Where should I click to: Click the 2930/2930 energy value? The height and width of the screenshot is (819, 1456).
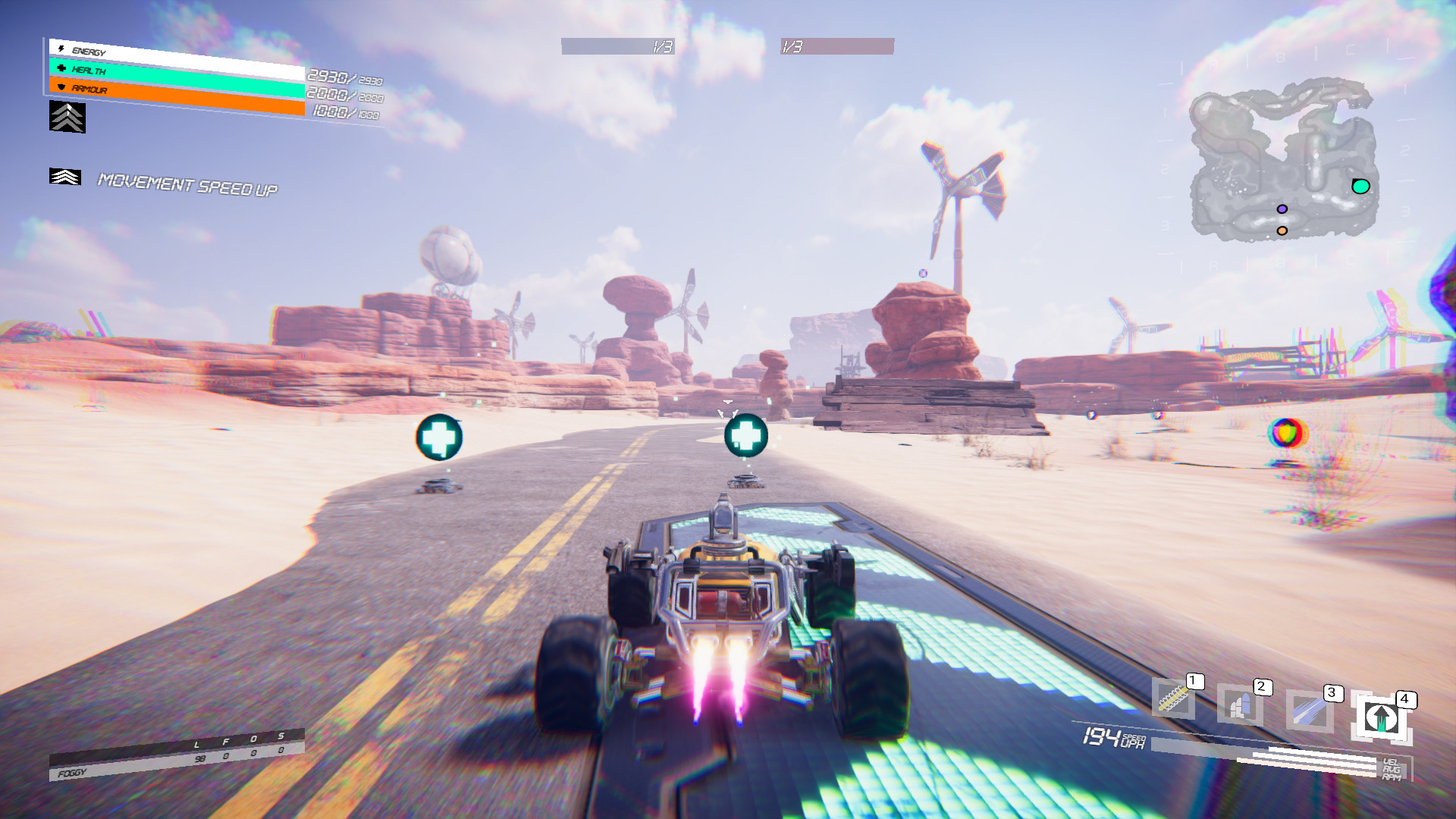tap(341, 77)
